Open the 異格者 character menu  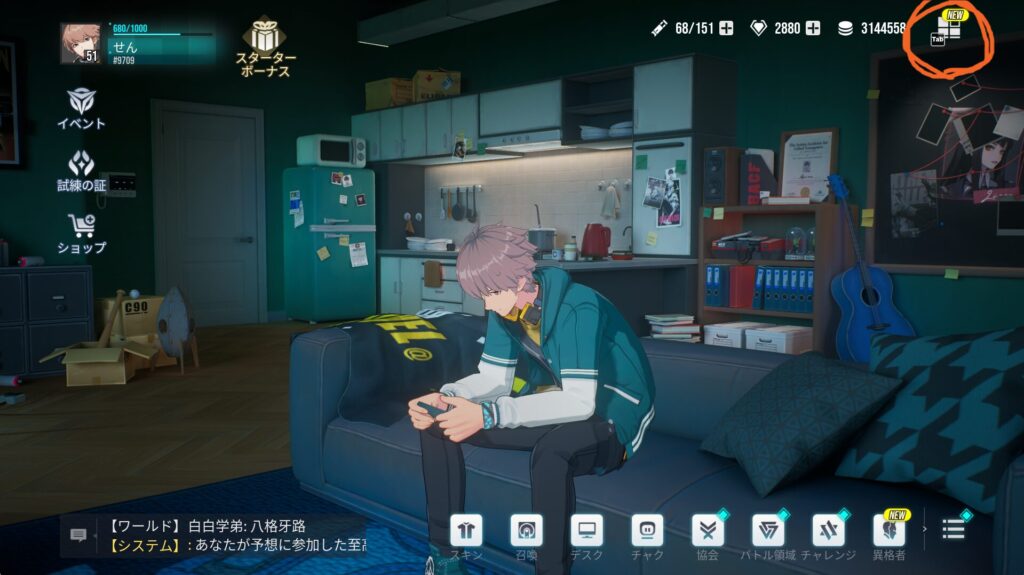888,530
